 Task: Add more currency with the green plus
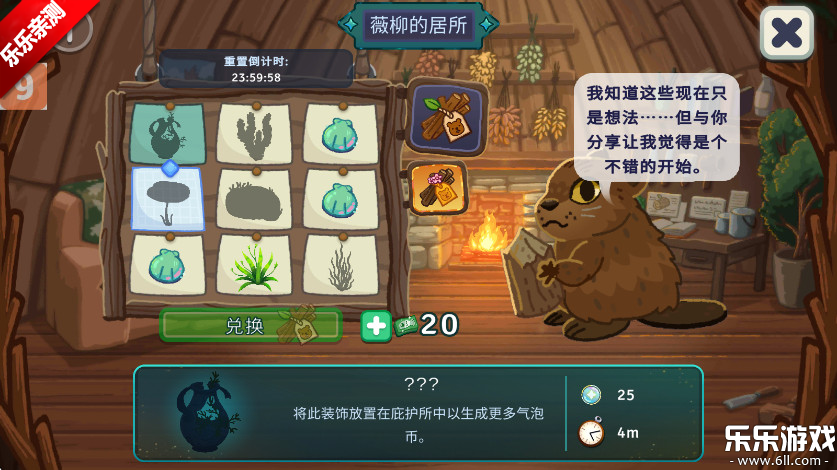375,326
